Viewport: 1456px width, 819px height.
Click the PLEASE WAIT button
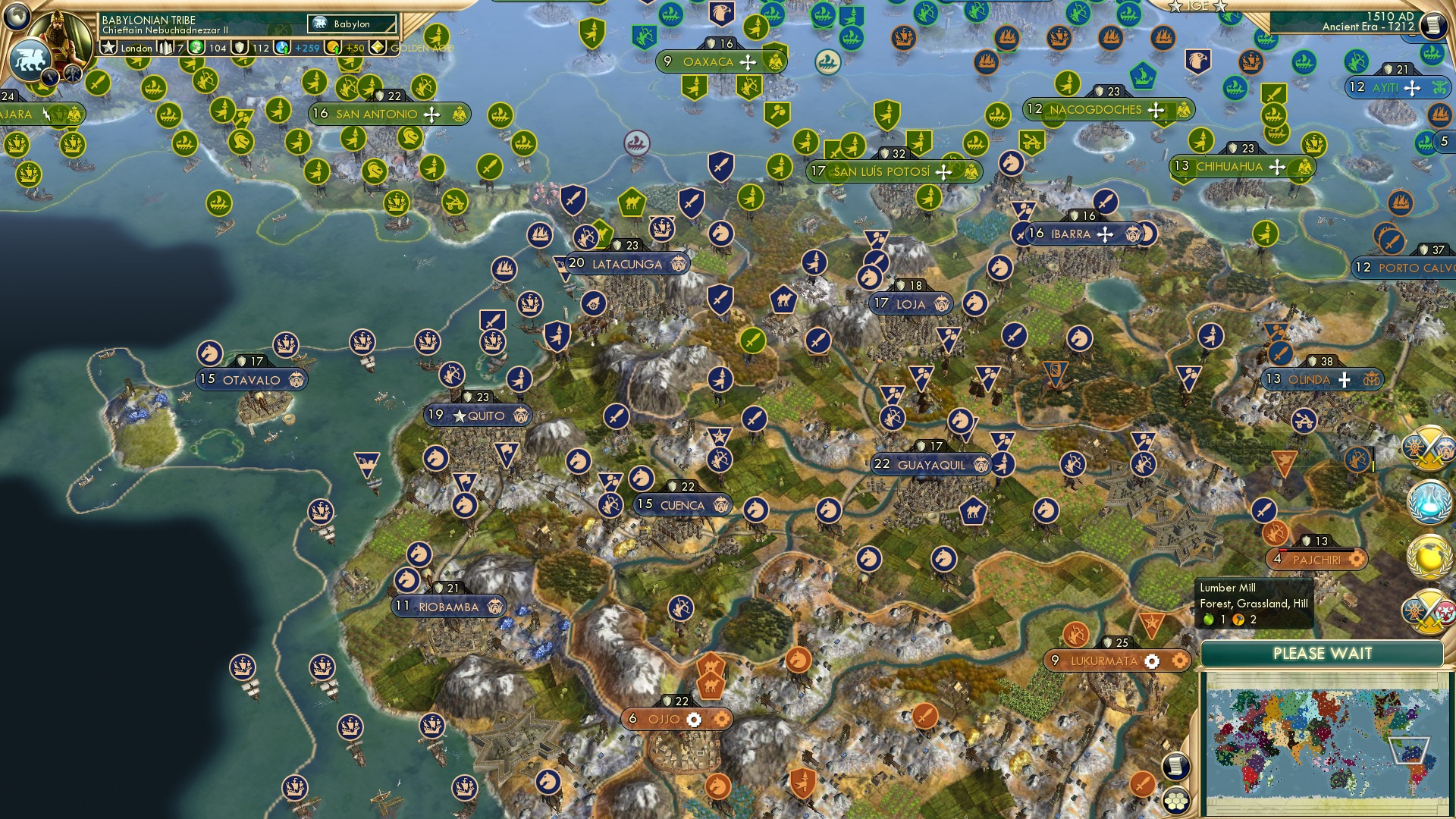click(x=1324, y=652)
